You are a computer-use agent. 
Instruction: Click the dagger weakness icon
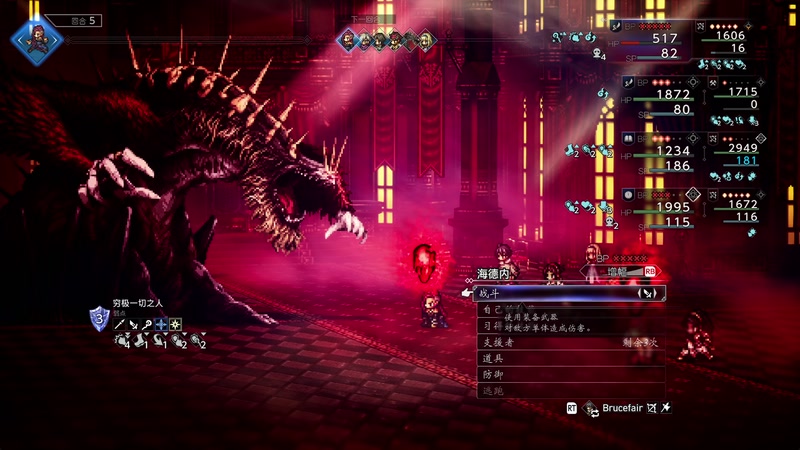133,324
